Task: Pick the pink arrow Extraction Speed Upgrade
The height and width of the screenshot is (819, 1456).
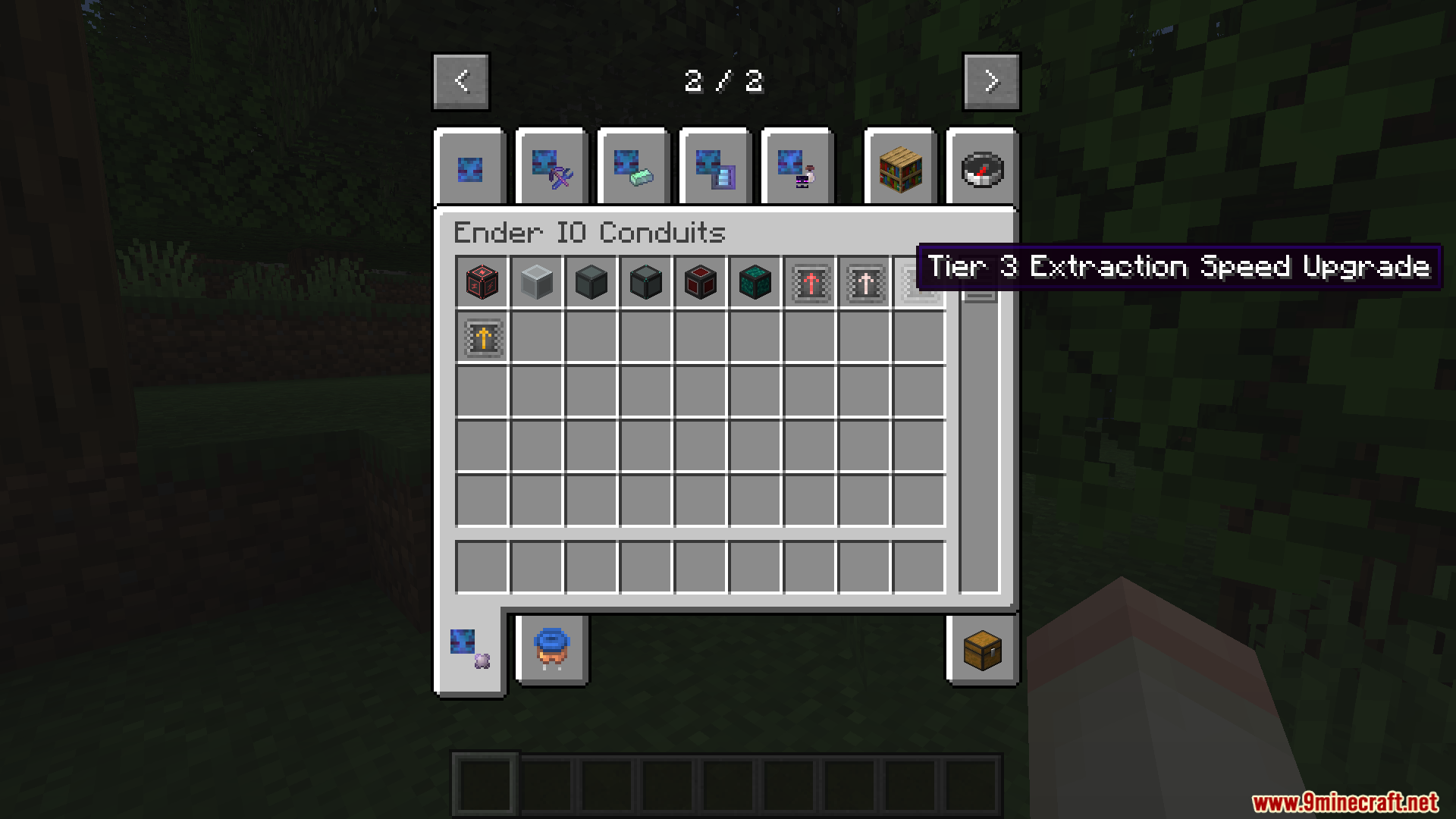Action: 864,282
